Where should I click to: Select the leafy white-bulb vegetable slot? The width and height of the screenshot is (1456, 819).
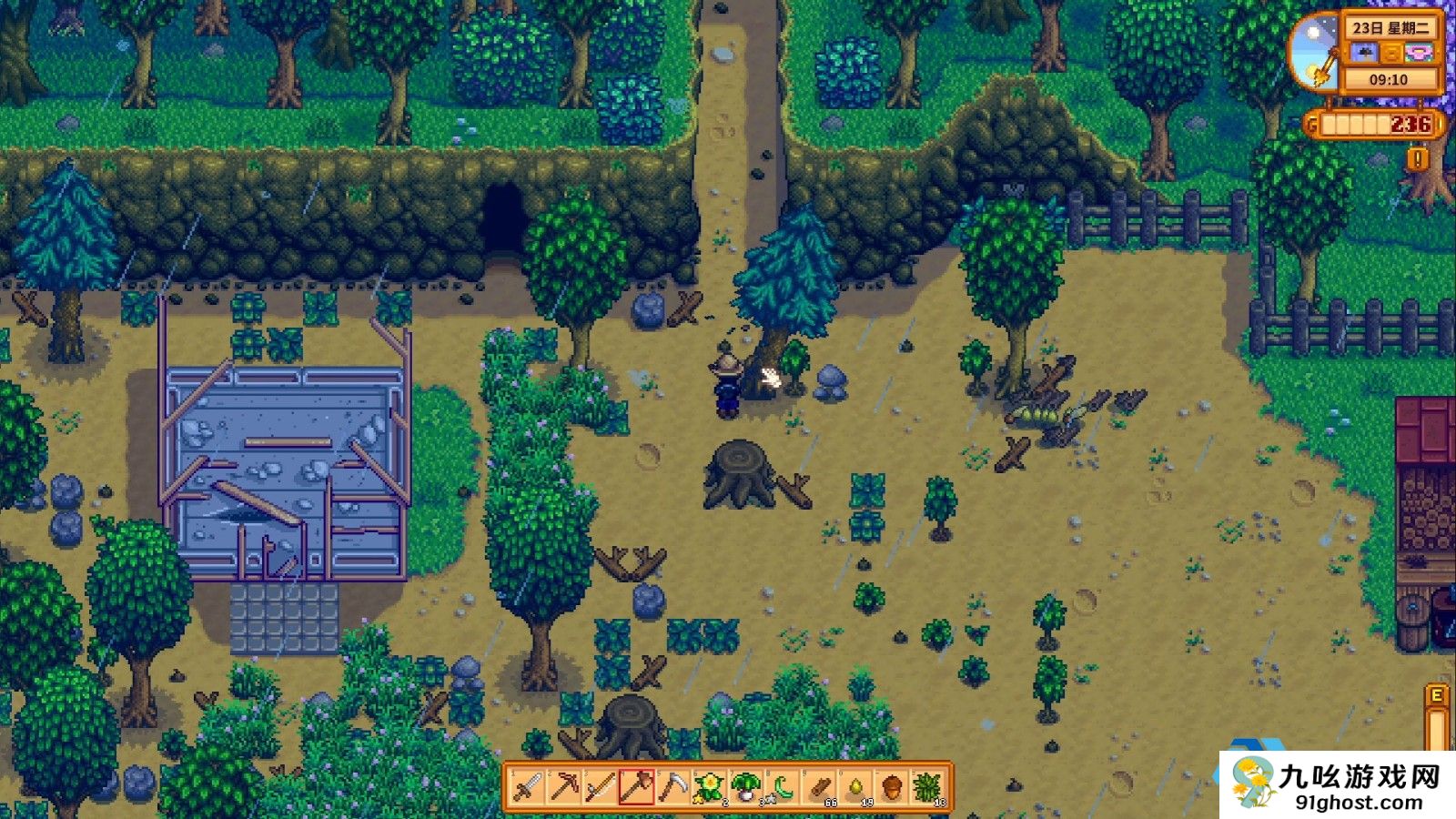pyautogui.click(x=746, y=787)
